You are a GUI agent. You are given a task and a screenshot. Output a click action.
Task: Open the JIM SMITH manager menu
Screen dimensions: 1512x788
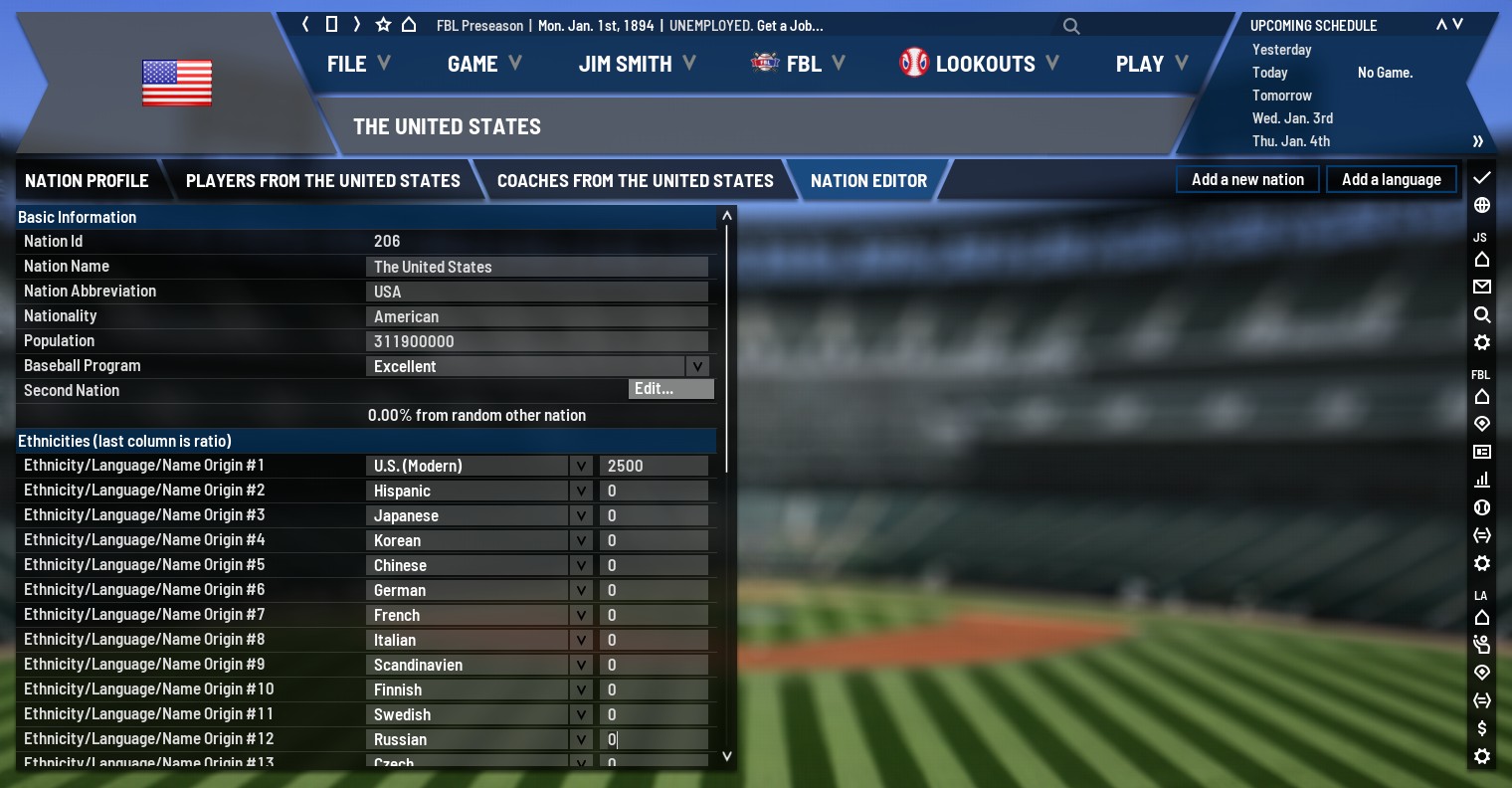coord(637,64)
